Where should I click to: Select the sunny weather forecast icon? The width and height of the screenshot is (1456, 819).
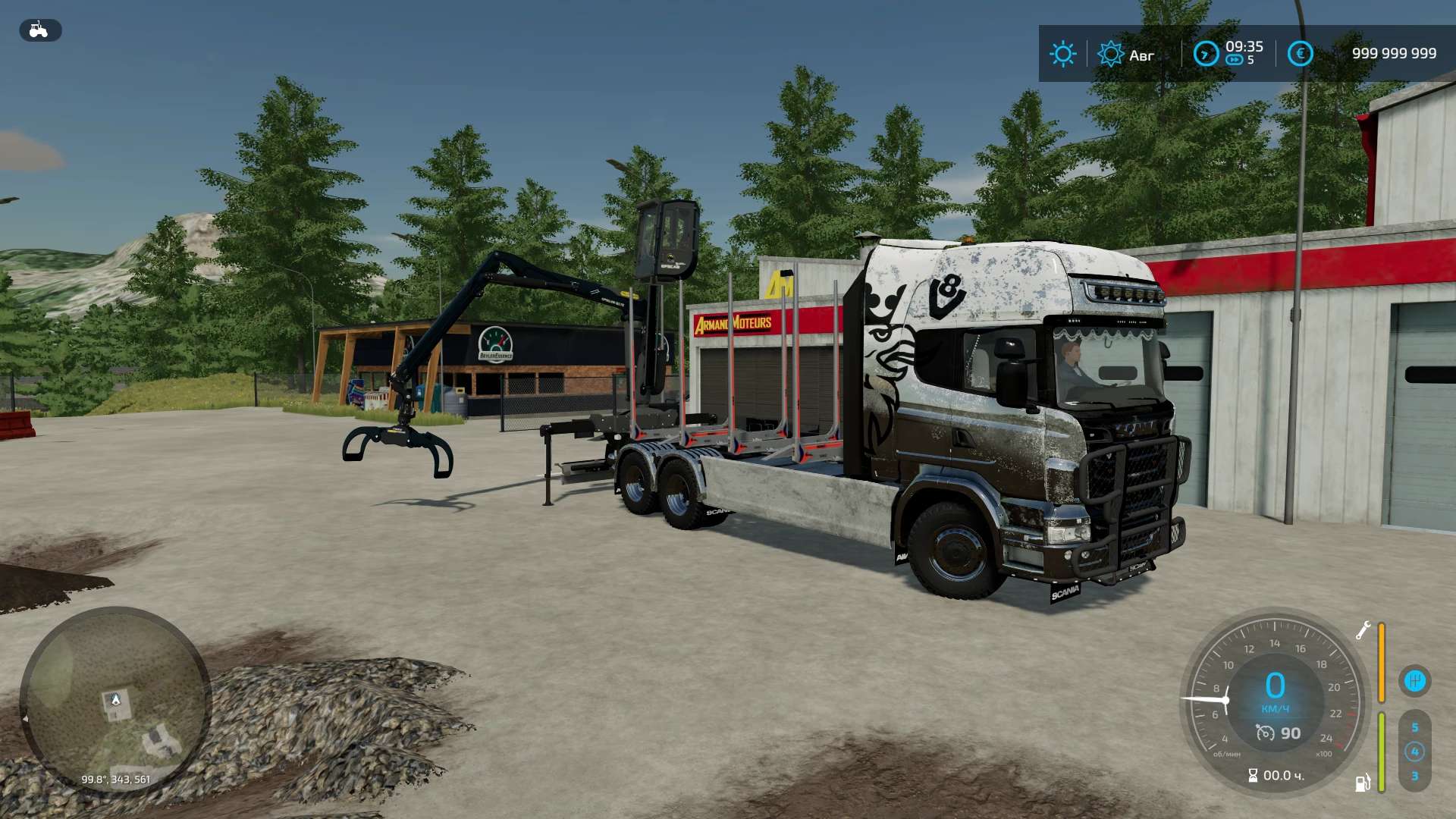[1062, 54]
